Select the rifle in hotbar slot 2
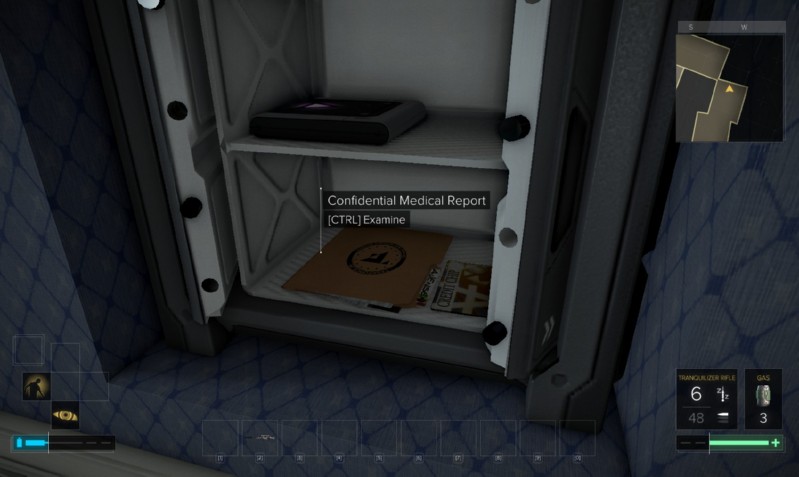Image resolution: width=799 pixels, height=477 pixels. tap(262, 438)
